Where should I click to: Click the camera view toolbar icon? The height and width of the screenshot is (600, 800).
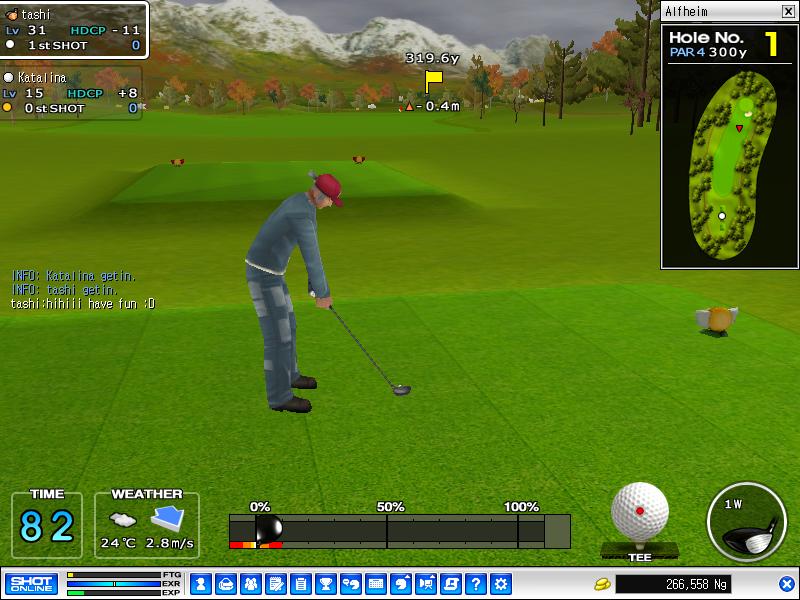click(x=426, y=583)
